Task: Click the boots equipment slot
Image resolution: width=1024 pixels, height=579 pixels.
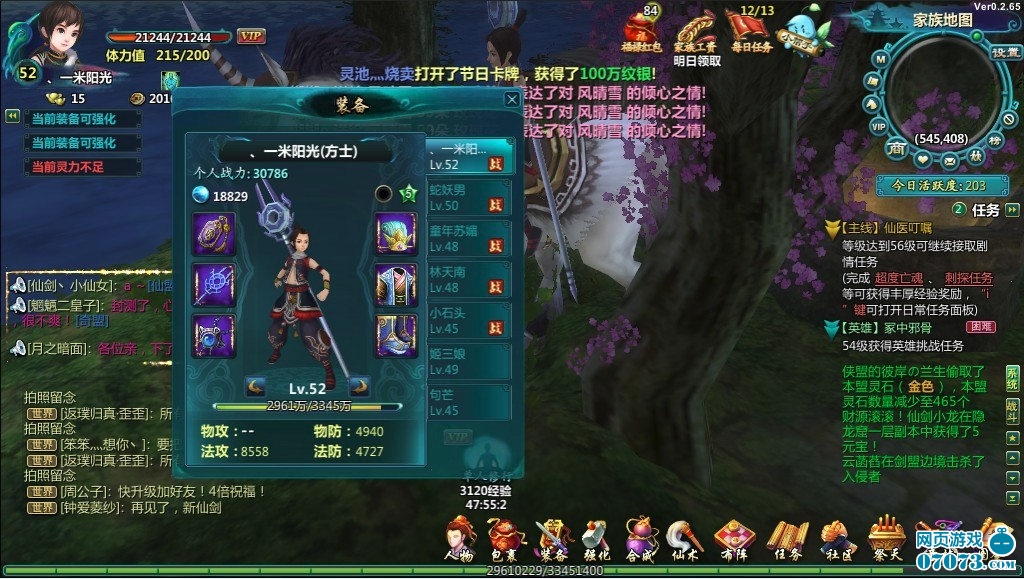Action: click(x=396, y=335)
